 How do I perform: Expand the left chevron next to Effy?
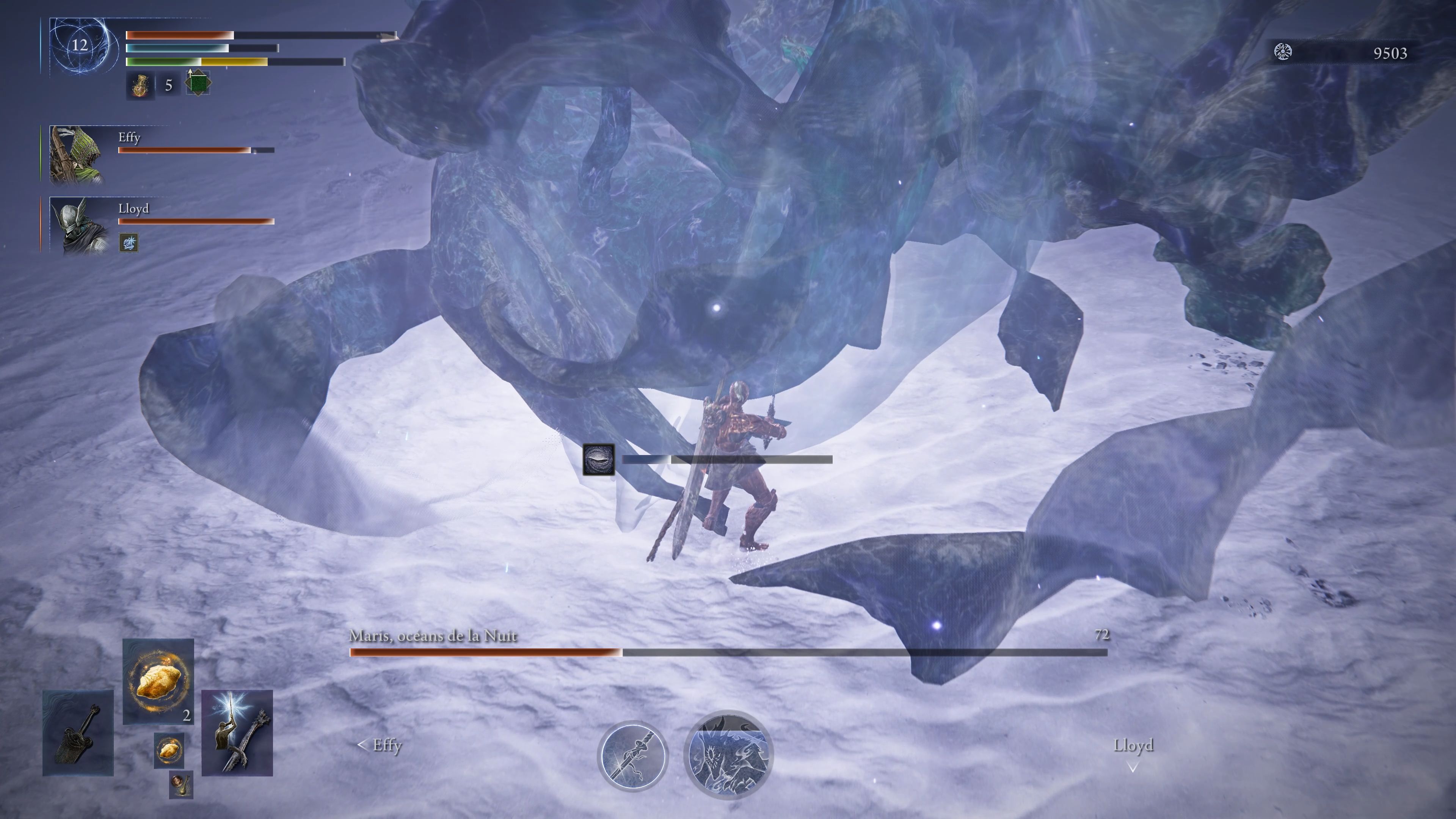tap(362, 745)
